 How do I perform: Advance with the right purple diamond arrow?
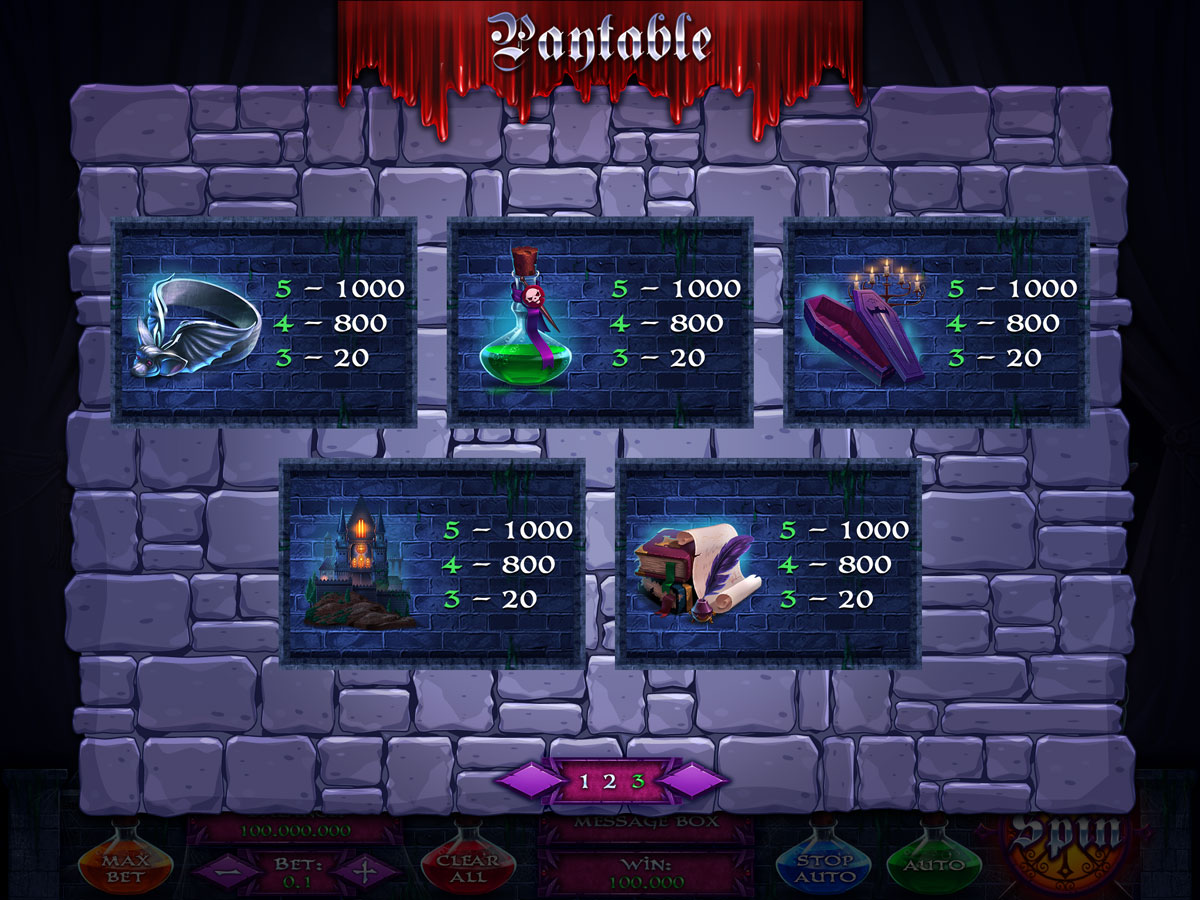pos(694,782)
